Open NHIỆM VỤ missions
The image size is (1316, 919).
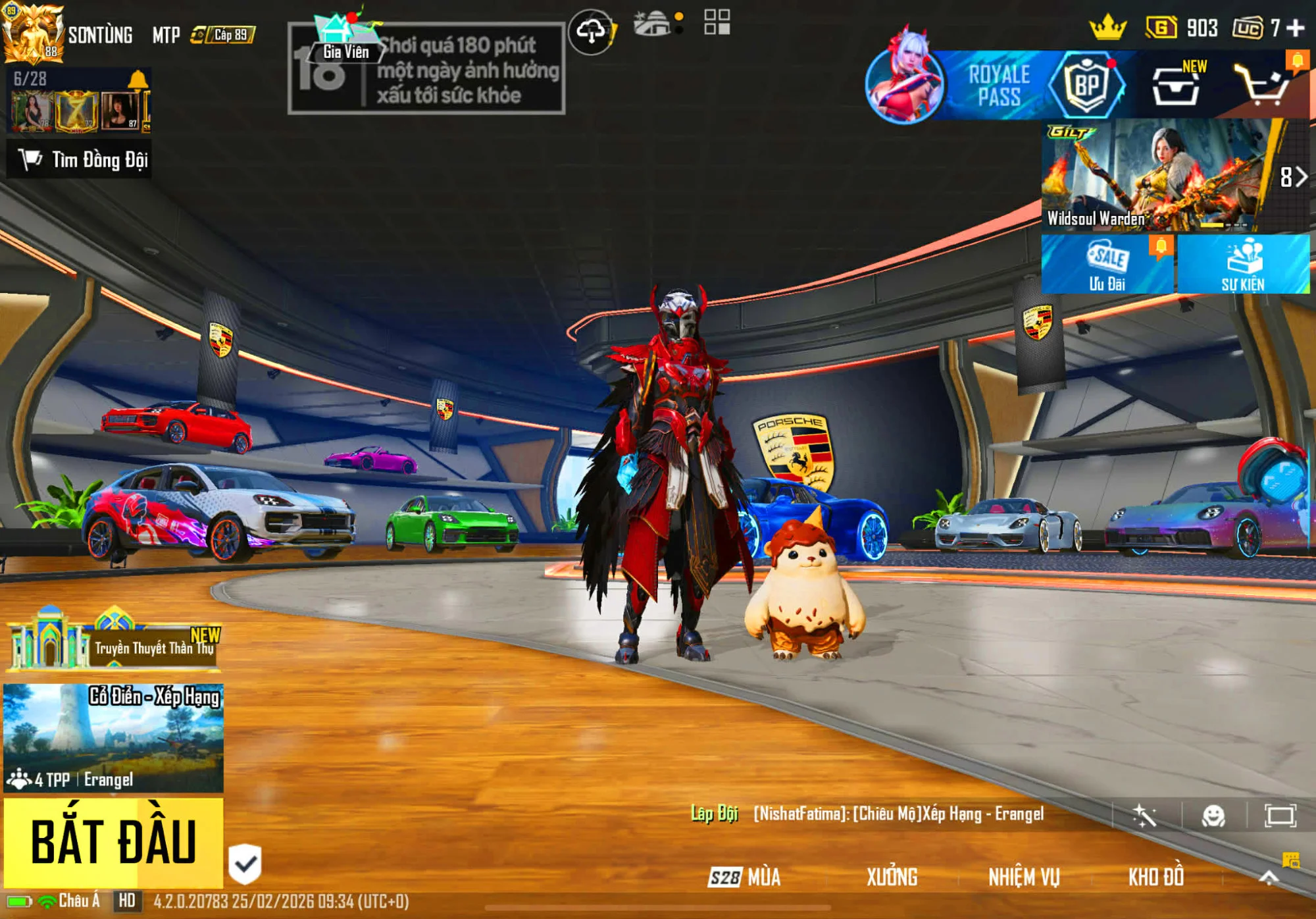[1024, 877]
